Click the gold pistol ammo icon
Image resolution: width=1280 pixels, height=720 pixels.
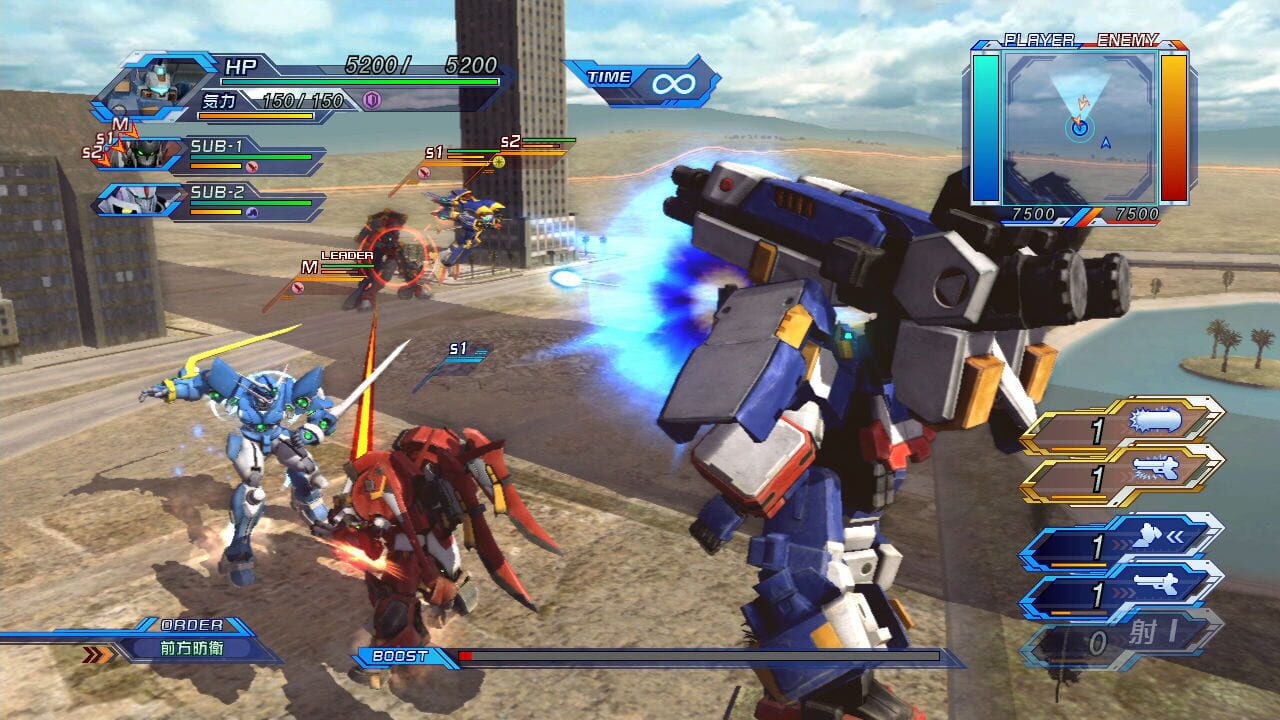(1155, 469)
